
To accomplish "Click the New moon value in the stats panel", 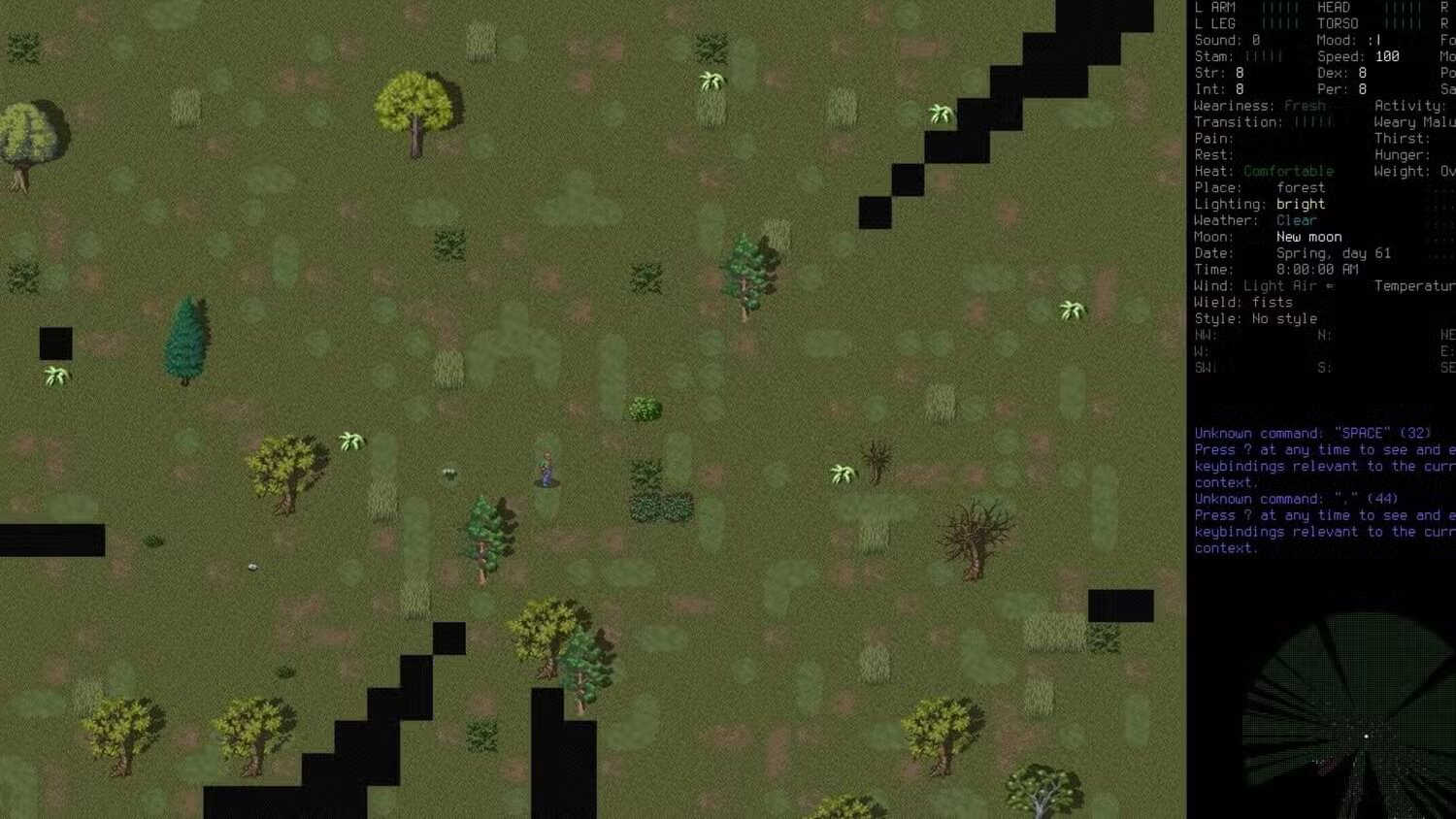I will click(x=1308, y=237).
